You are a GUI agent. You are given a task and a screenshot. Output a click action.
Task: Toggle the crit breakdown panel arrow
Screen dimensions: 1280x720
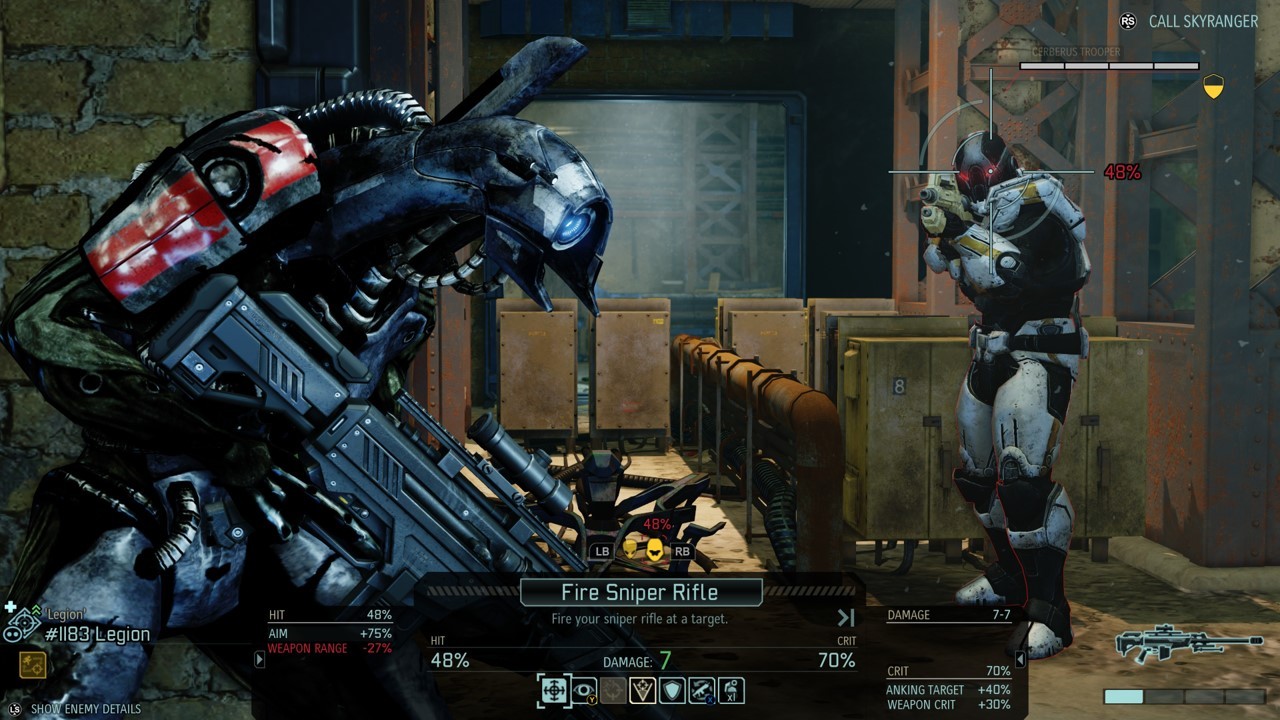click(1020, 660)
